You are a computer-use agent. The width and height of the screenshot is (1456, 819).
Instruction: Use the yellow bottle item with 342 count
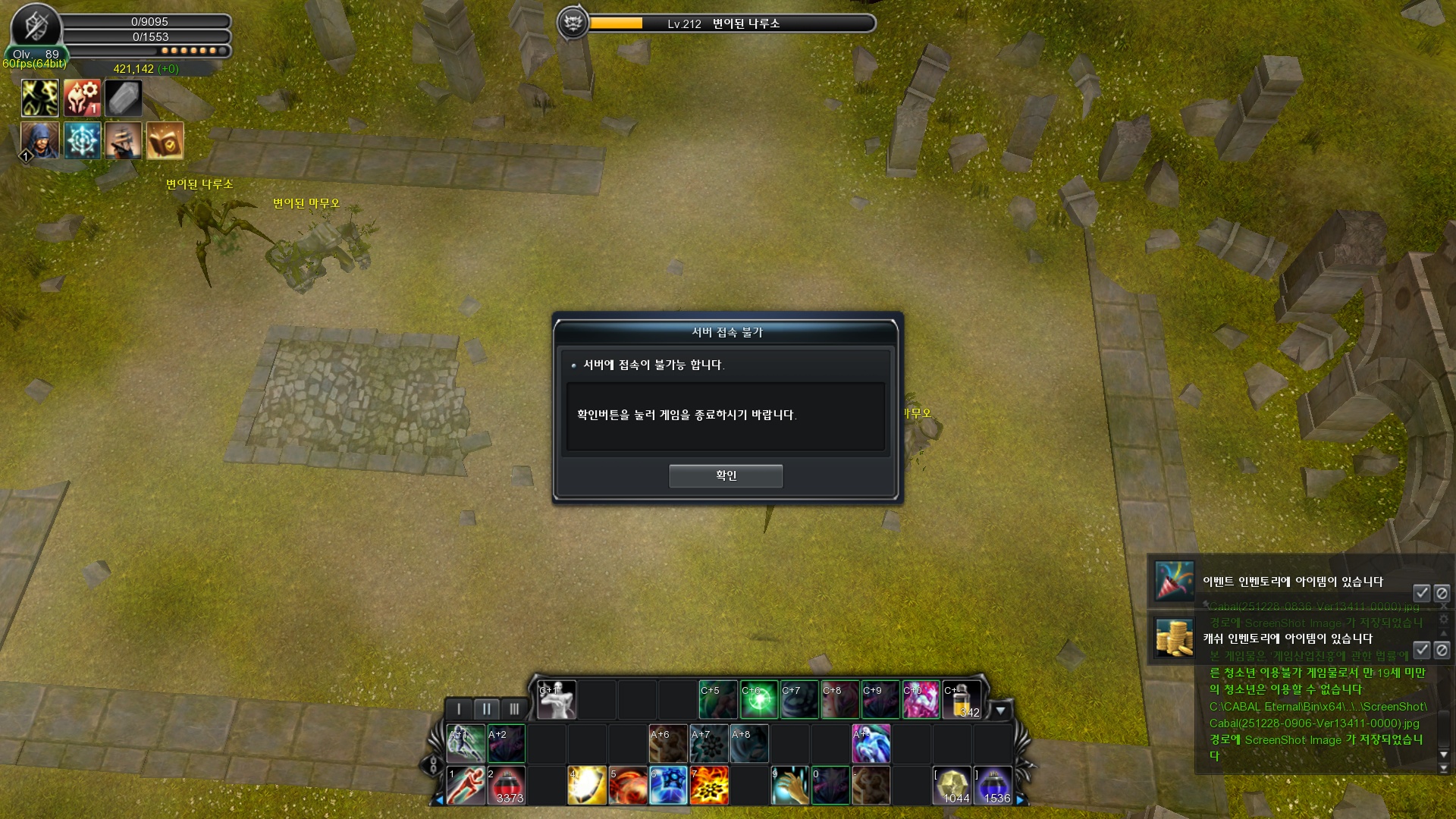click(961, 700)
